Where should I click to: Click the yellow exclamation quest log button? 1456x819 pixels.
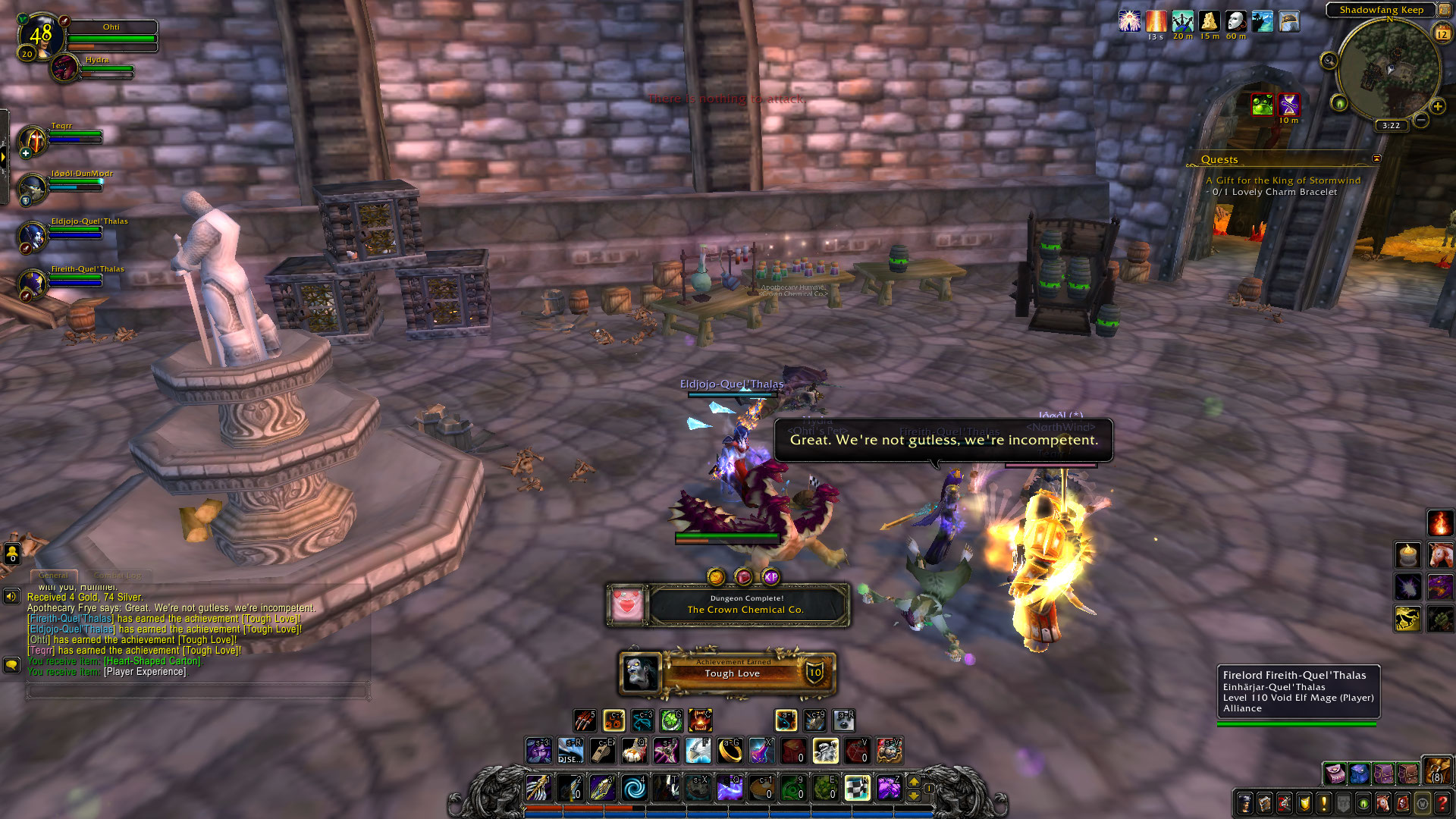pos(1324,803)
